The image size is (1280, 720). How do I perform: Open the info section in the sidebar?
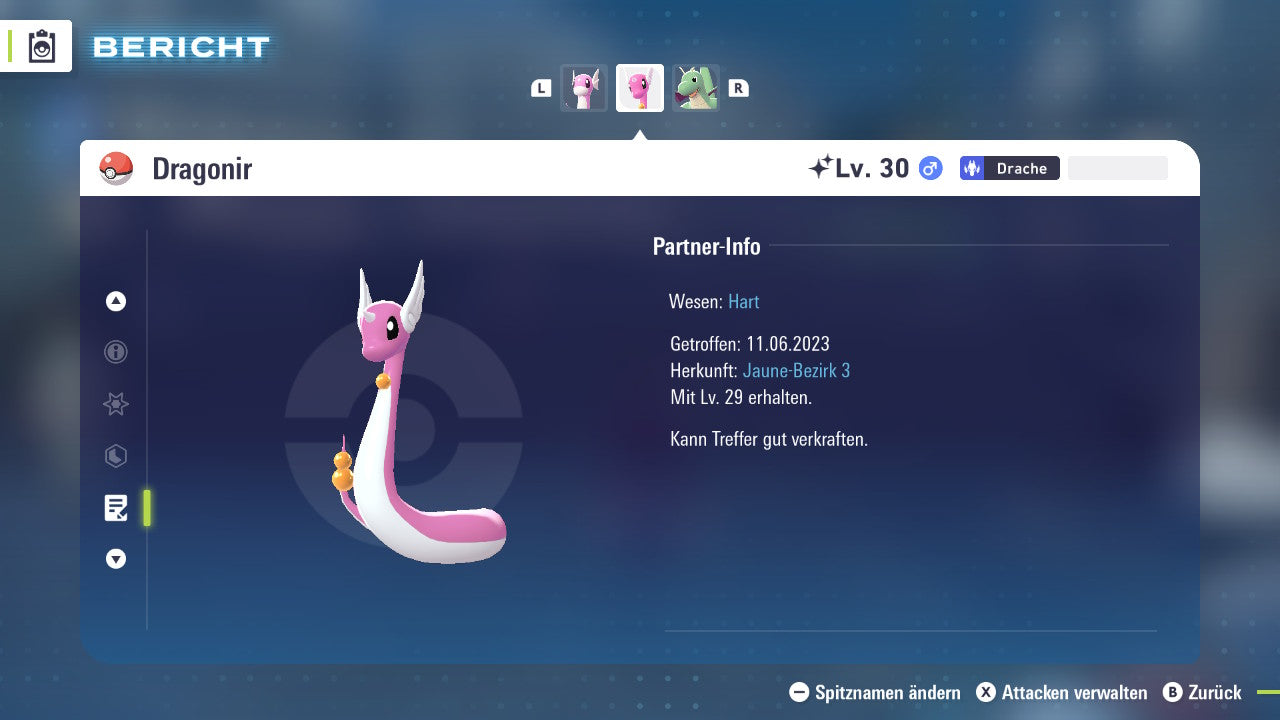coord(115,352)
